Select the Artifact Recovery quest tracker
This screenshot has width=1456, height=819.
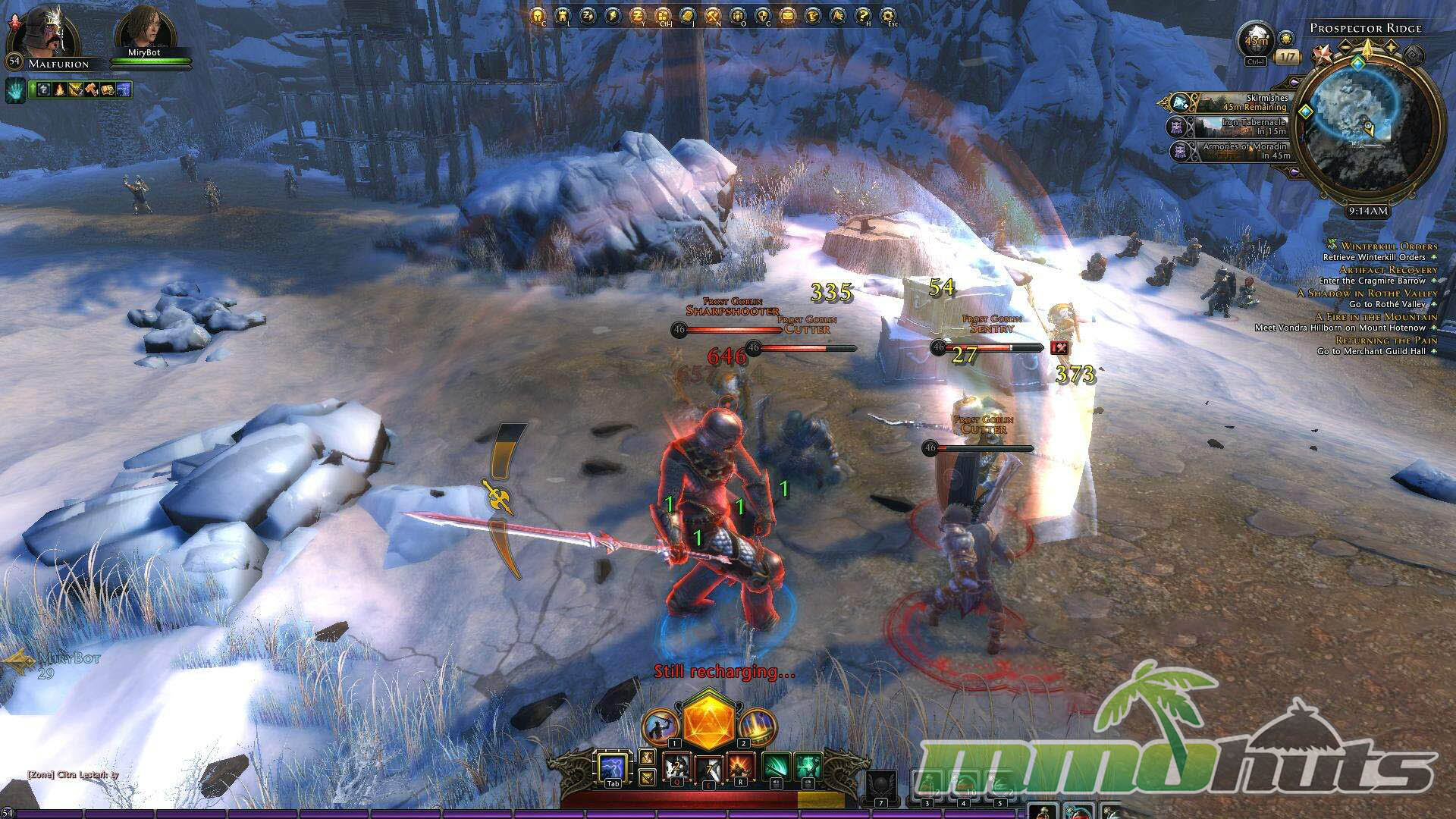[x=1388, y=270]
